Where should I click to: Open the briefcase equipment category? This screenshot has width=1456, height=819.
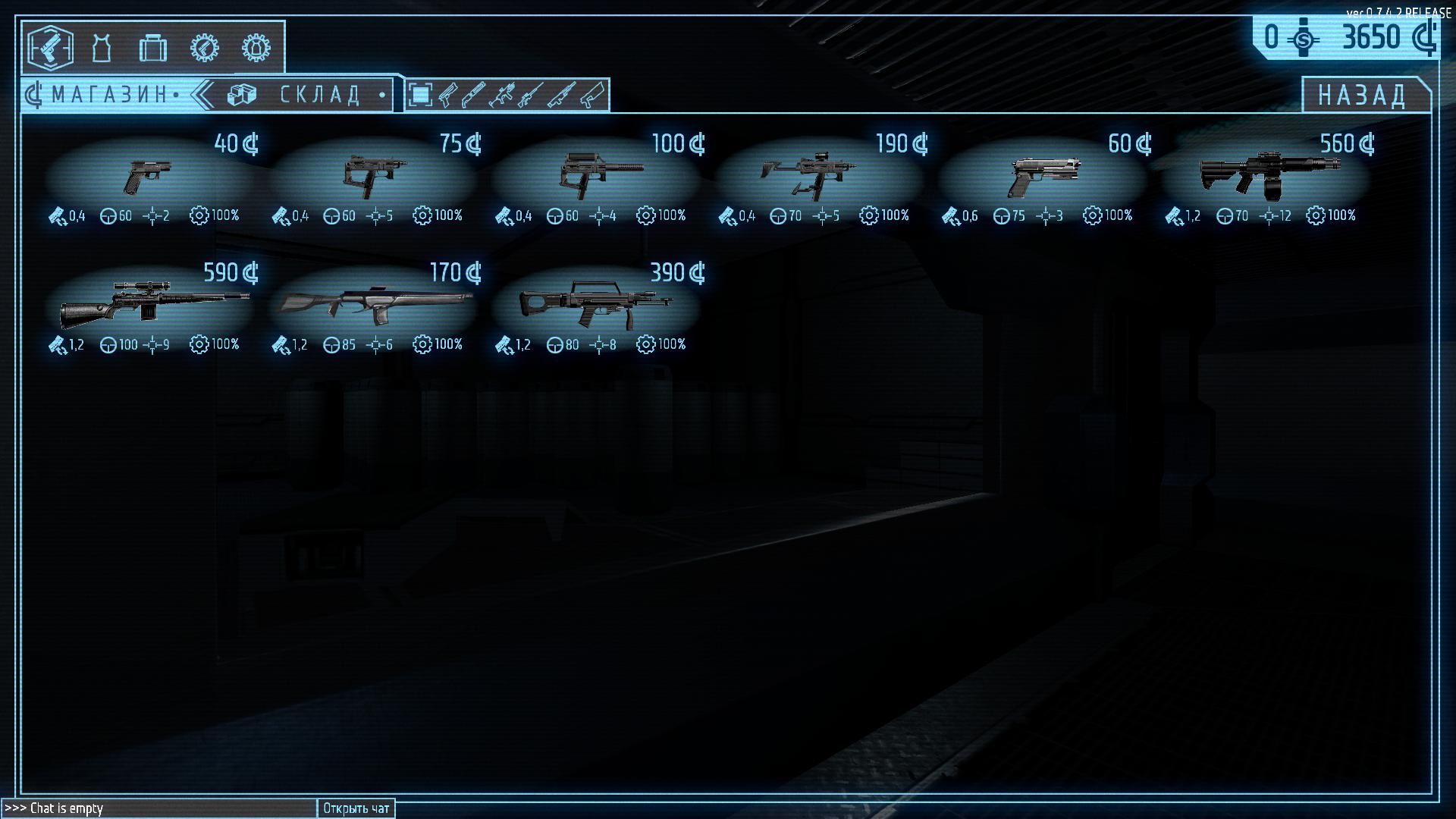[152, 48]
